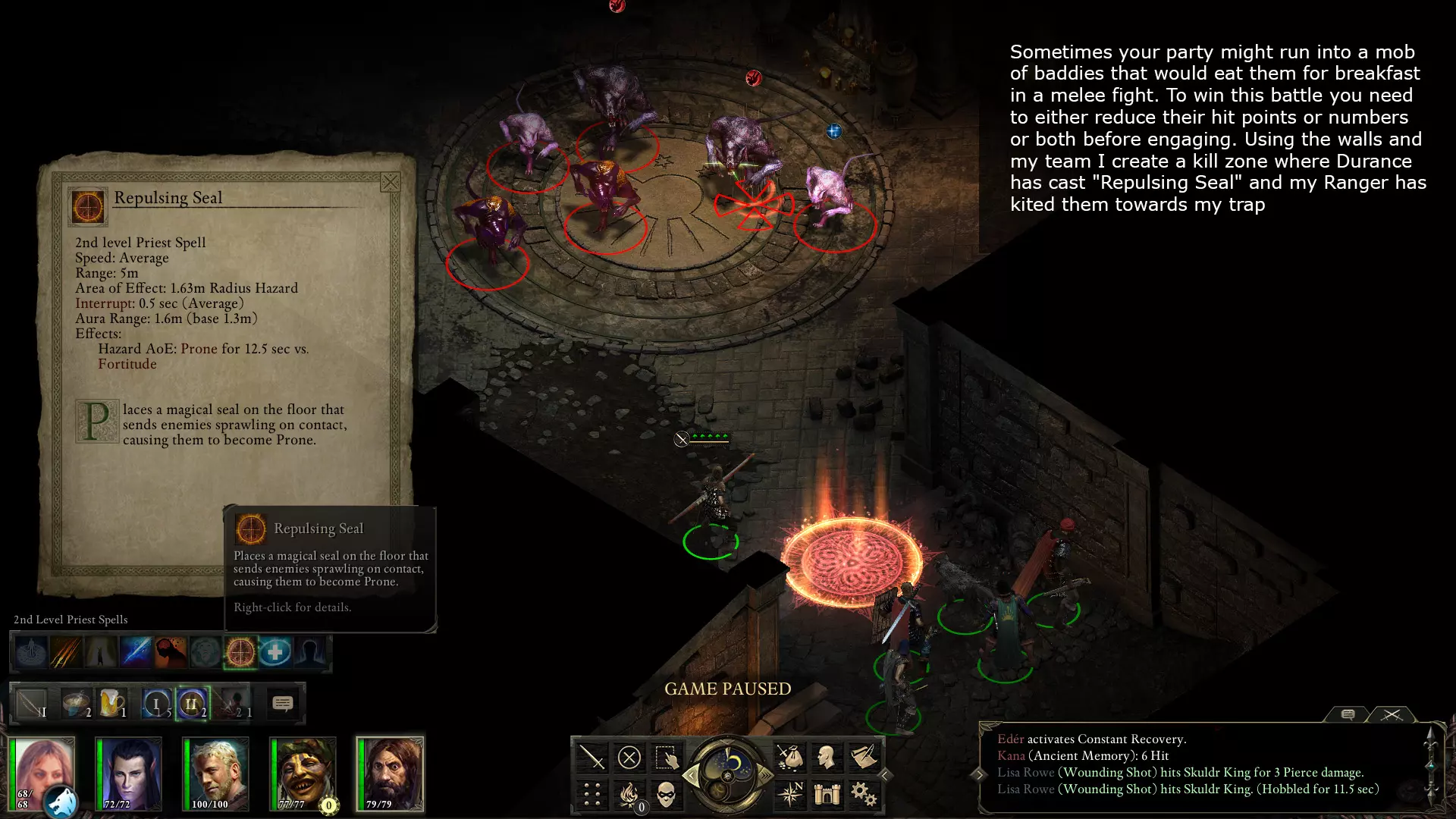Viewport: 1456px width, 819px height.
Task: Open the level II priest spells
Action: click(191, 704)
